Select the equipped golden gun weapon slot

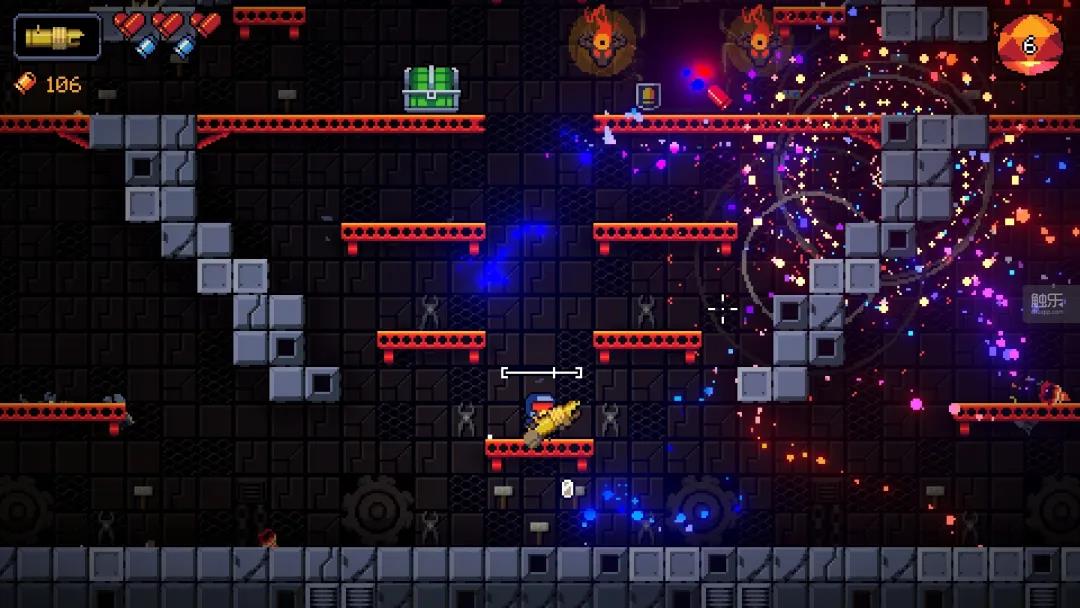point(57,38)
